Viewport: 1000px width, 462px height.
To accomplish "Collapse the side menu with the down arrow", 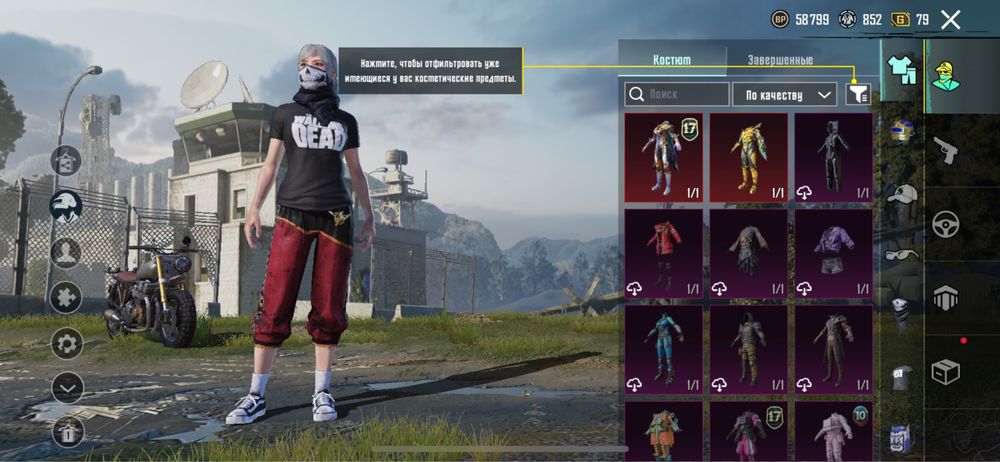I will 67,386.
